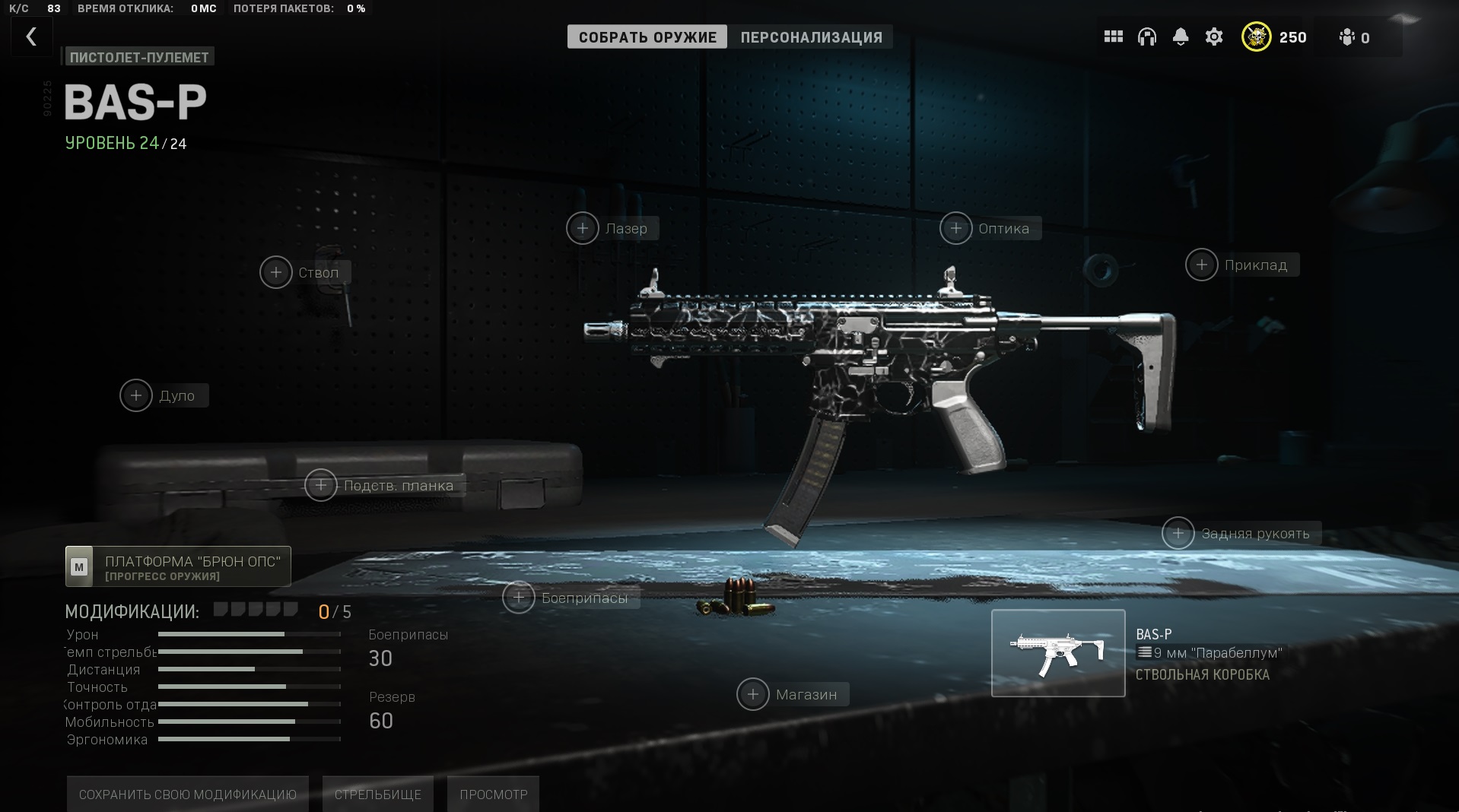Select the Собрать оружие tab
Image resolution: width=1459 pixels, height=812 pixels.
[x=647, y=37]
